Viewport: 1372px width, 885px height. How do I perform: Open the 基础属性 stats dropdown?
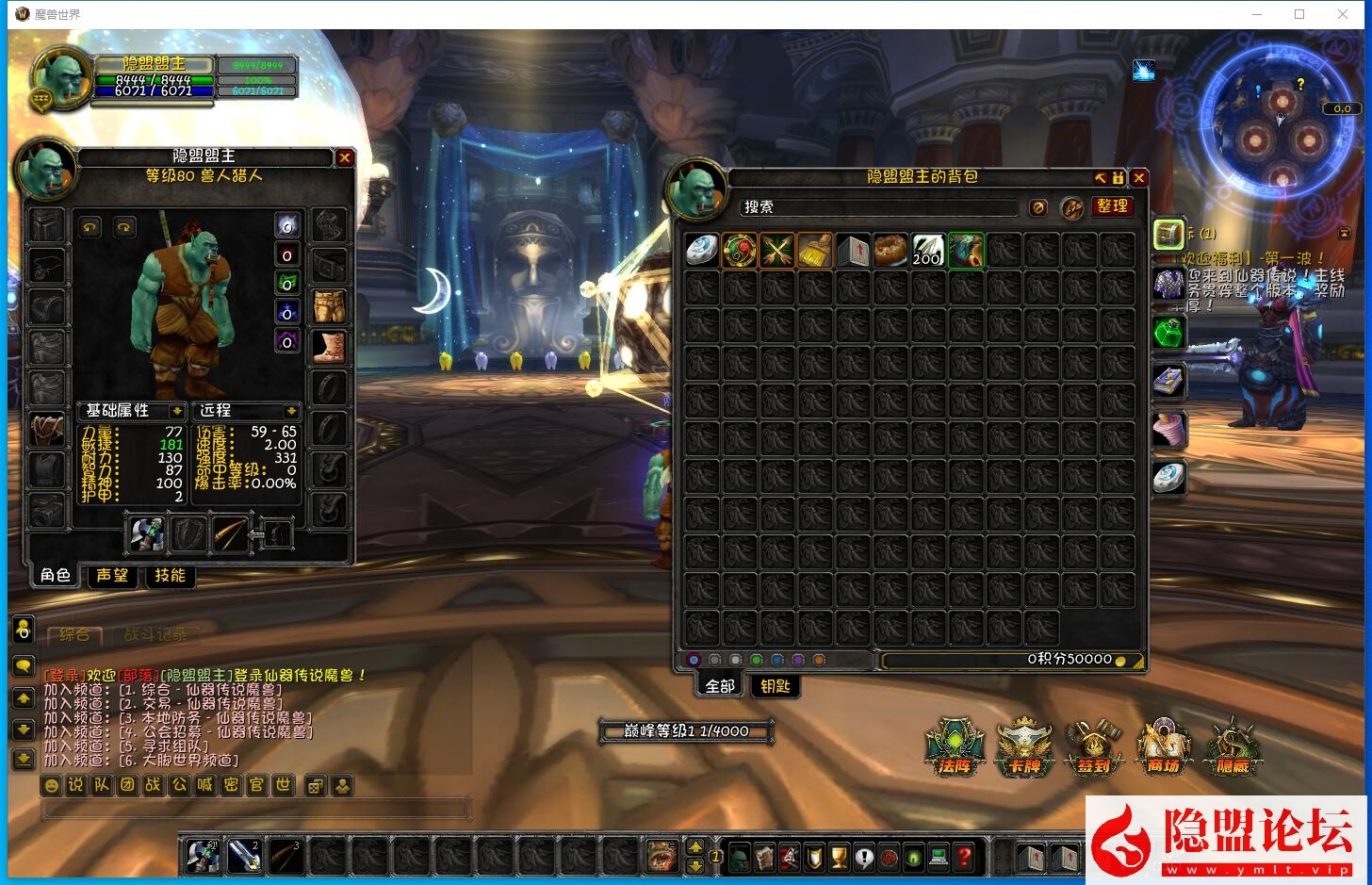pos(176,411)
